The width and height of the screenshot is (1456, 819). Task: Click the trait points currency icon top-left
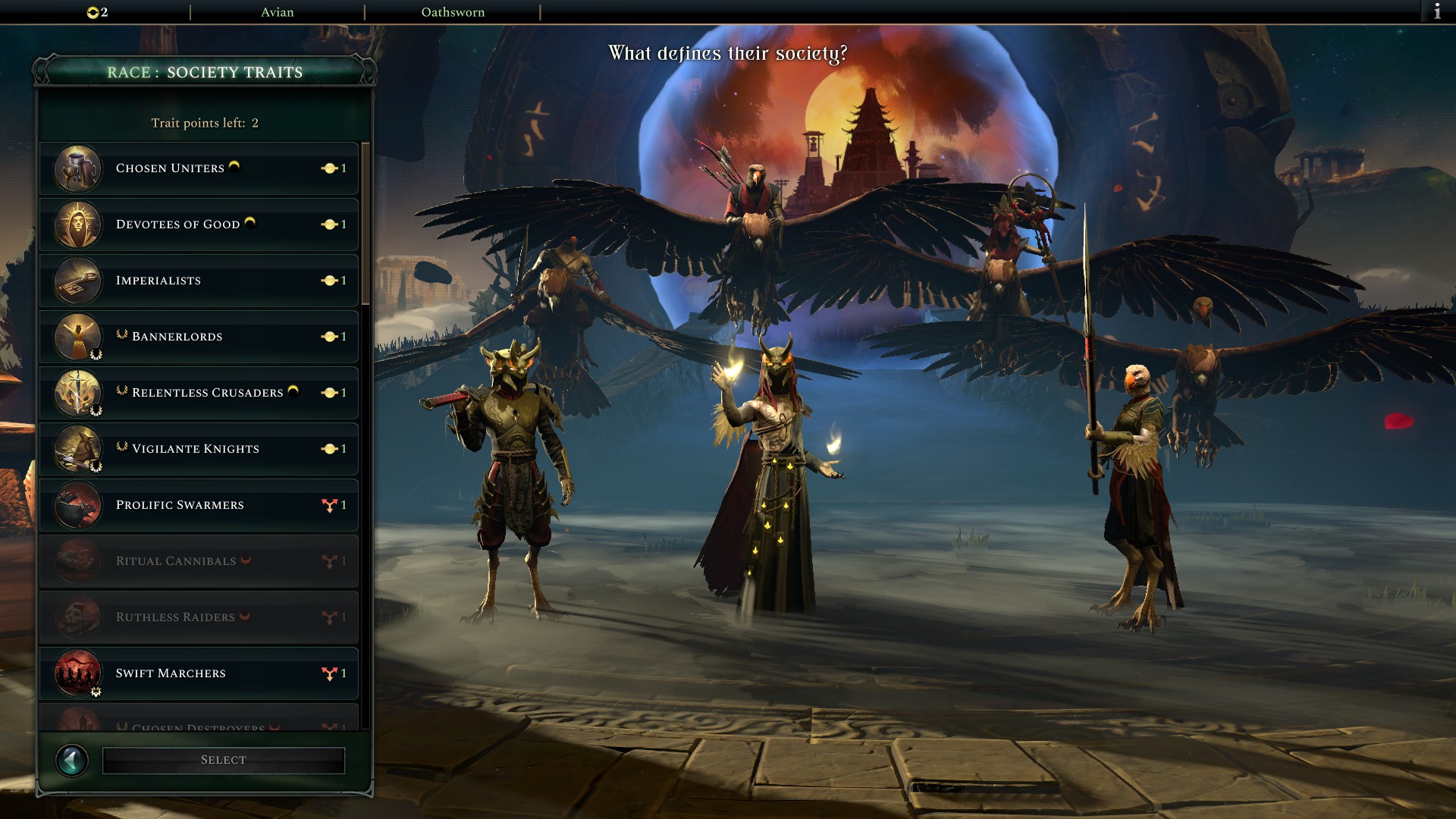(93, 11)
